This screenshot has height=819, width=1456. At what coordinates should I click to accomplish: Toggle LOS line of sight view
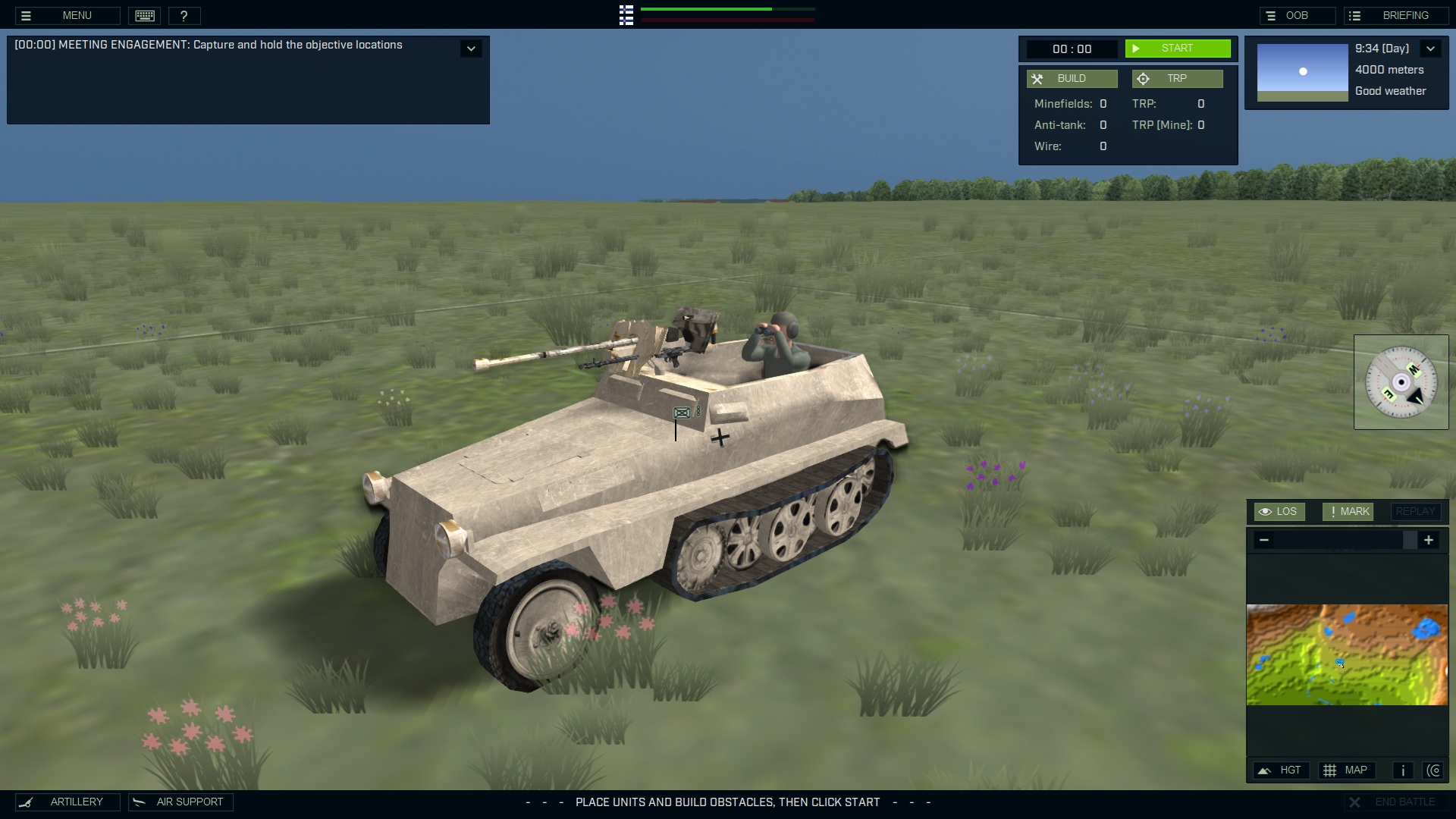[x=1280, y=511]
